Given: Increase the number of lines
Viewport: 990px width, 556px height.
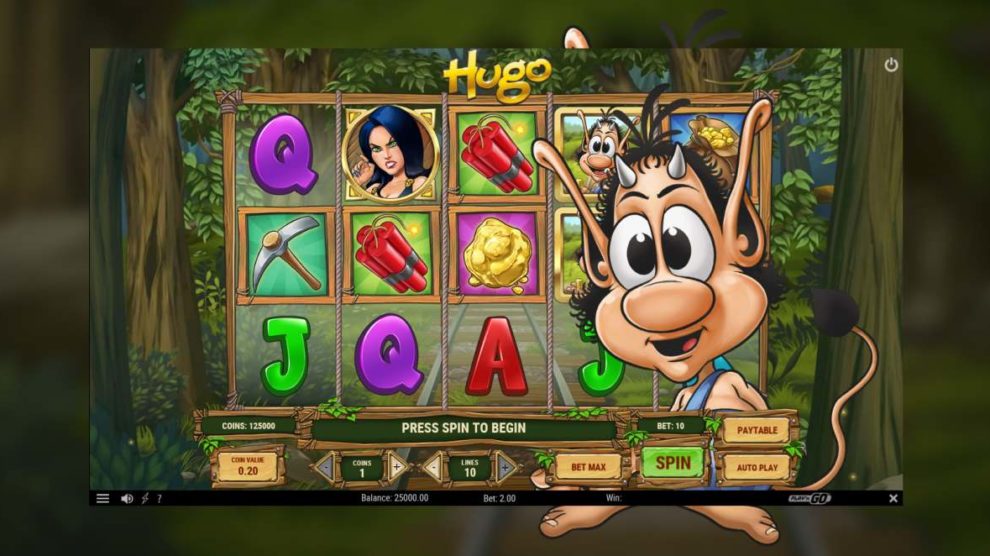Looking at the screenshot, I should 505,467.
